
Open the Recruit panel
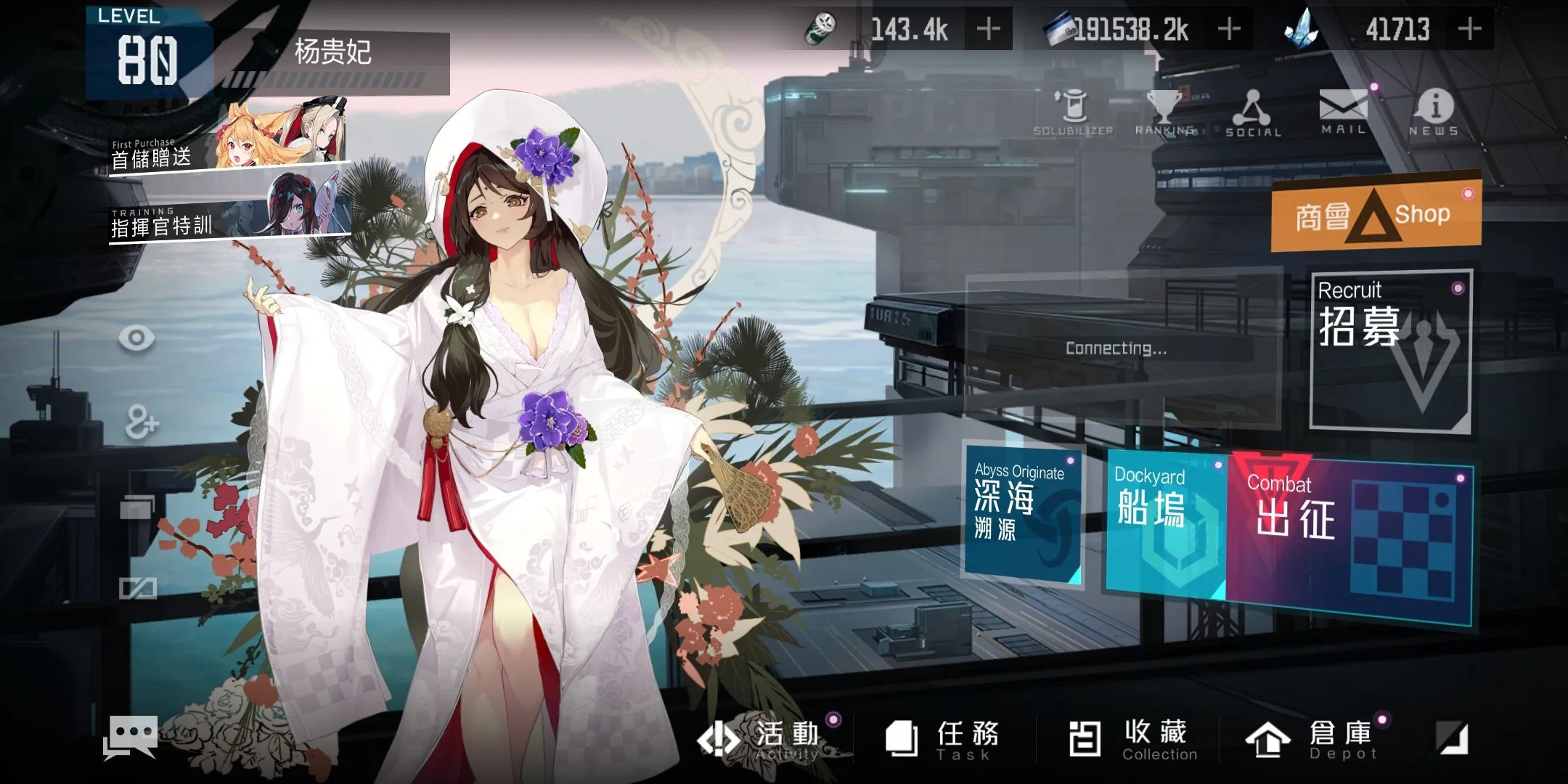pos(1390,352)
